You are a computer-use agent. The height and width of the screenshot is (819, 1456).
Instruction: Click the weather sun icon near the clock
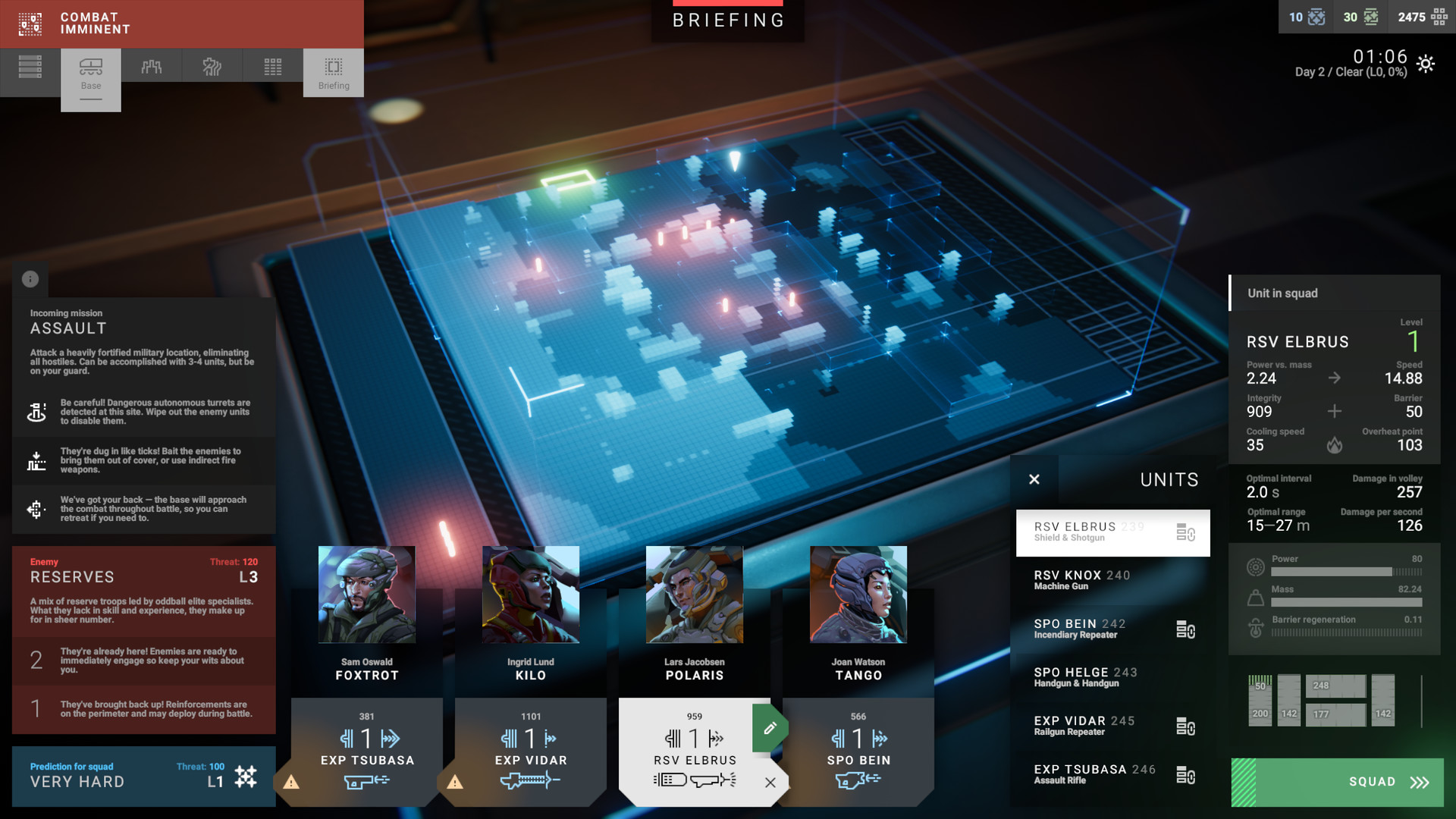click(x=1425, y=65)
